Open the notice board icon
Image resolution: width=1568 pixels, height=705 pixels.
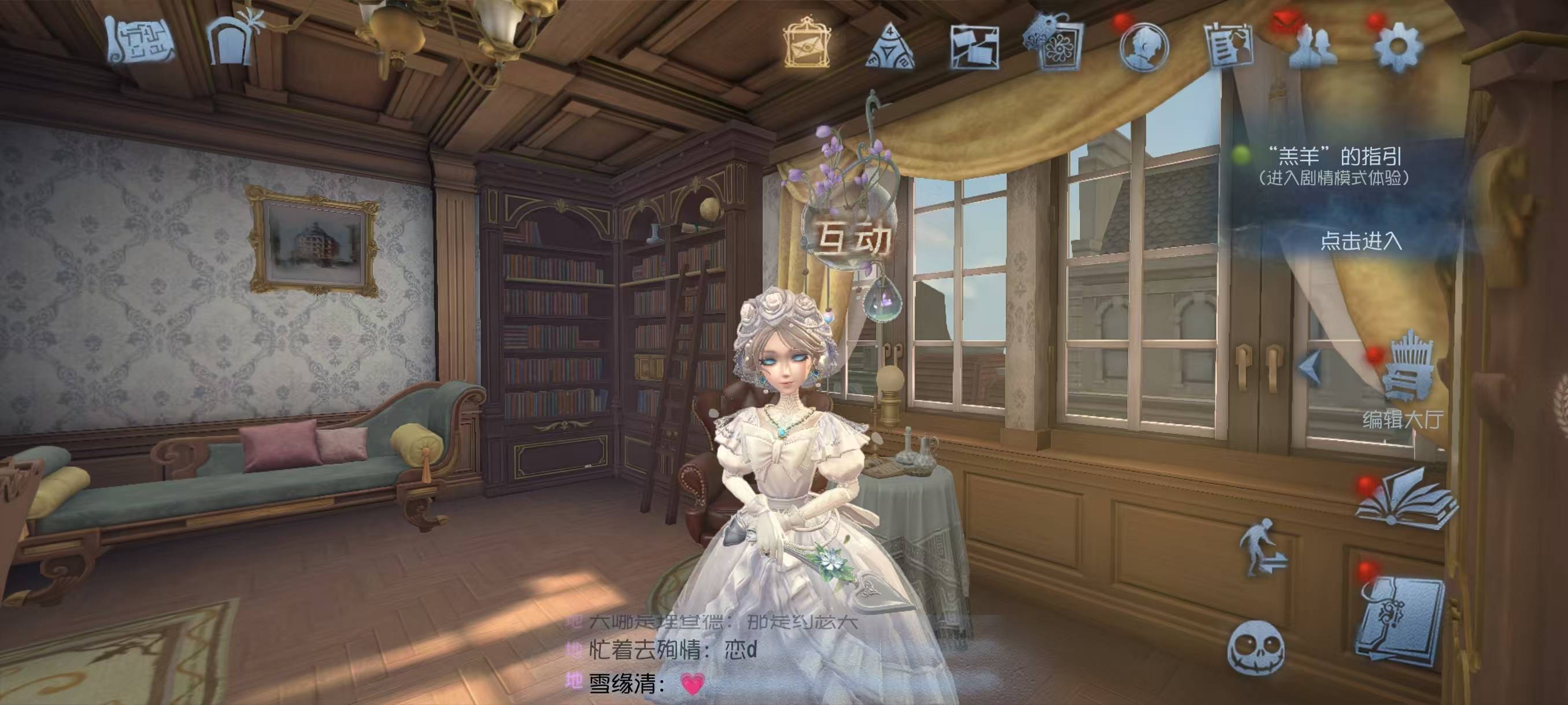(x=1229, y=45)
